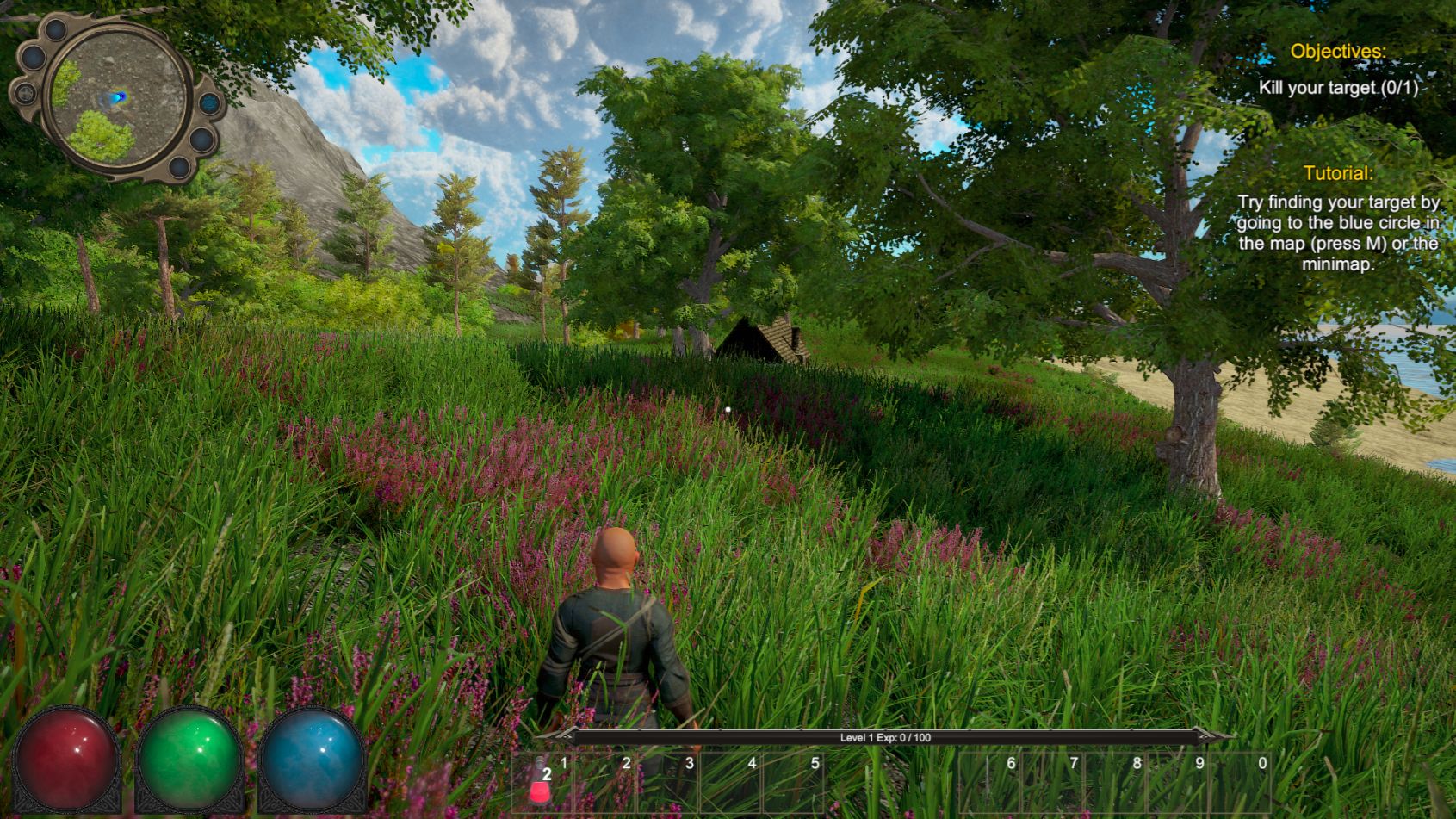Select empty hotbar slot number 2

click(x=606, y=783)
